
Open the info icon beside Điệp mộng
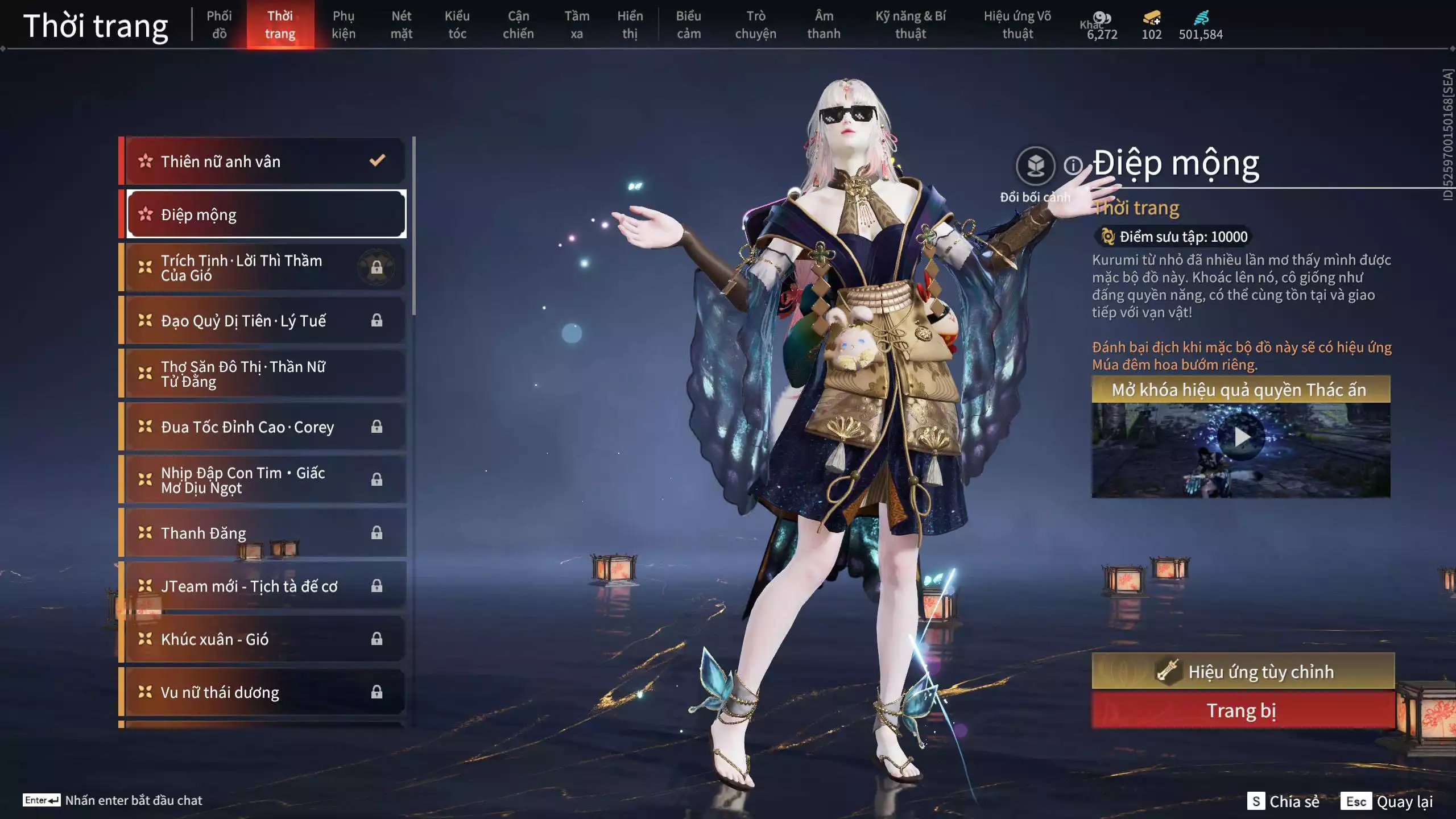tap(1073, 166)
